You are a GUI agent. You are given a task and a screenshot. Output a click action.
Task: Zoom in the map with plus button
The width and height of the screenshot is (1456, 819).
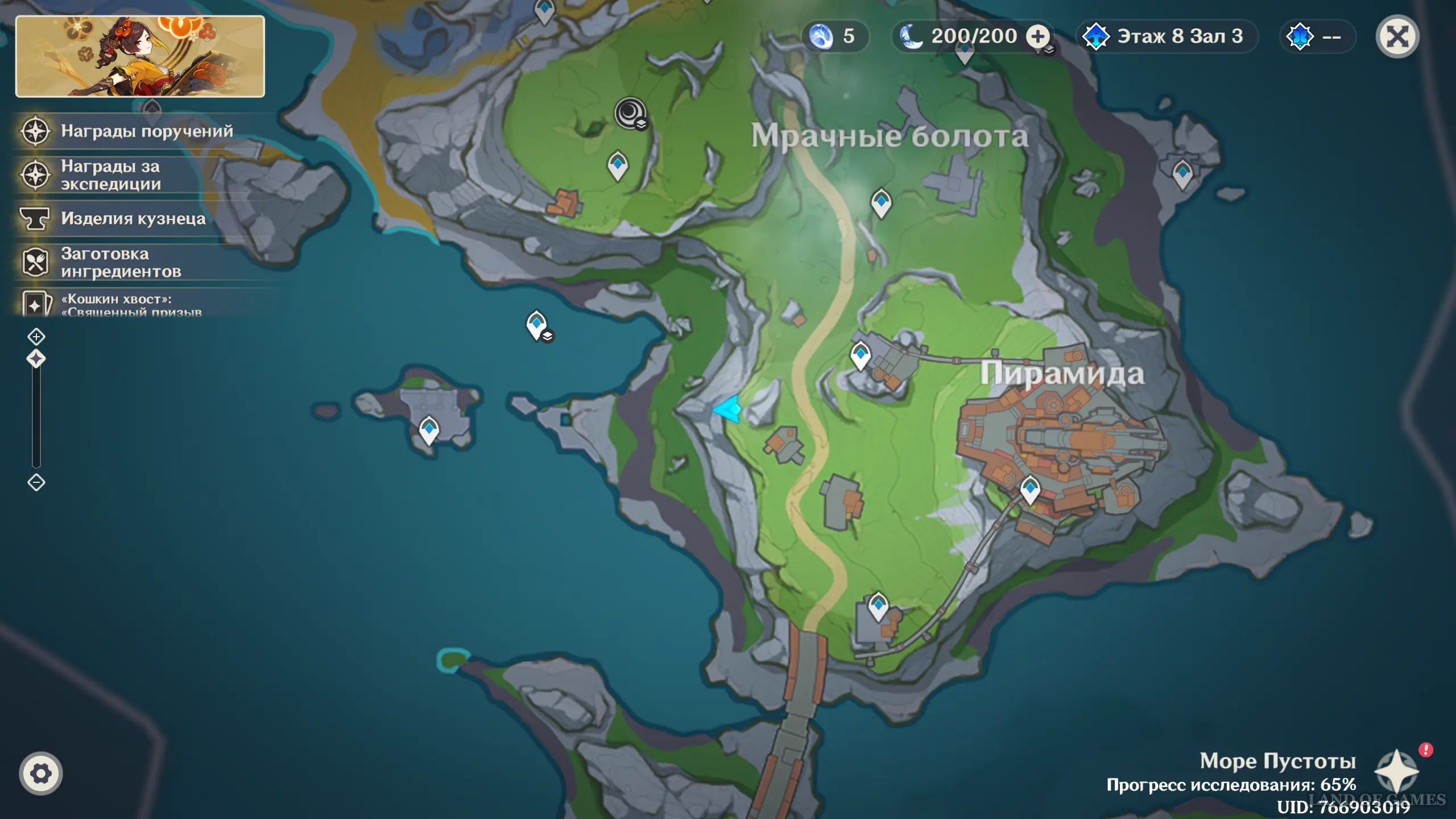36,337
